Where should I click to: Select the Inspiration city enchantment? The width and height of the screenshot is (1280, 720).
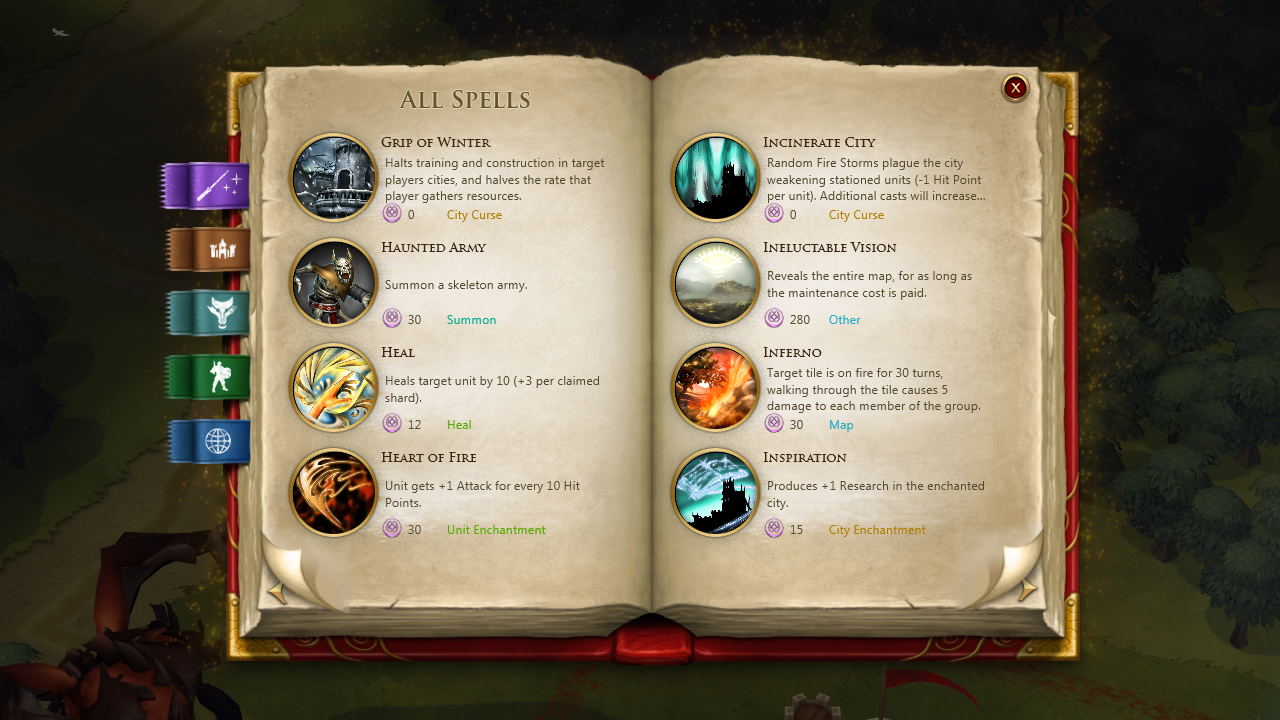click(x=716, y=493)
